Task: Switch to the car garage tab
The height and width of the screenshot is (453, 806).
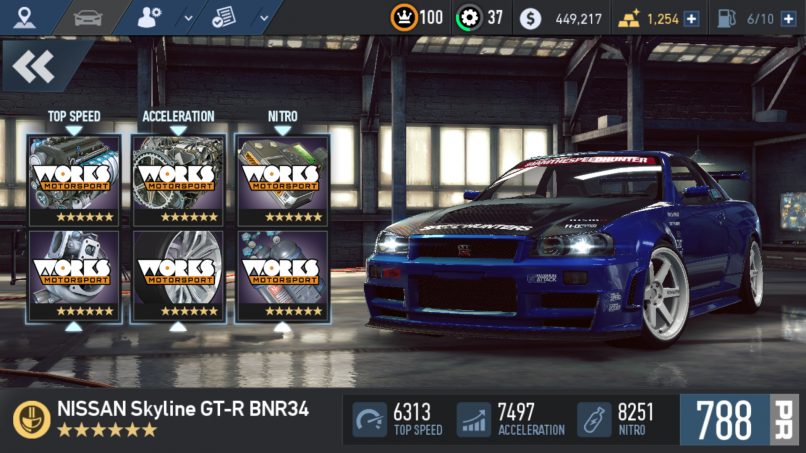Action: [87, 17]
